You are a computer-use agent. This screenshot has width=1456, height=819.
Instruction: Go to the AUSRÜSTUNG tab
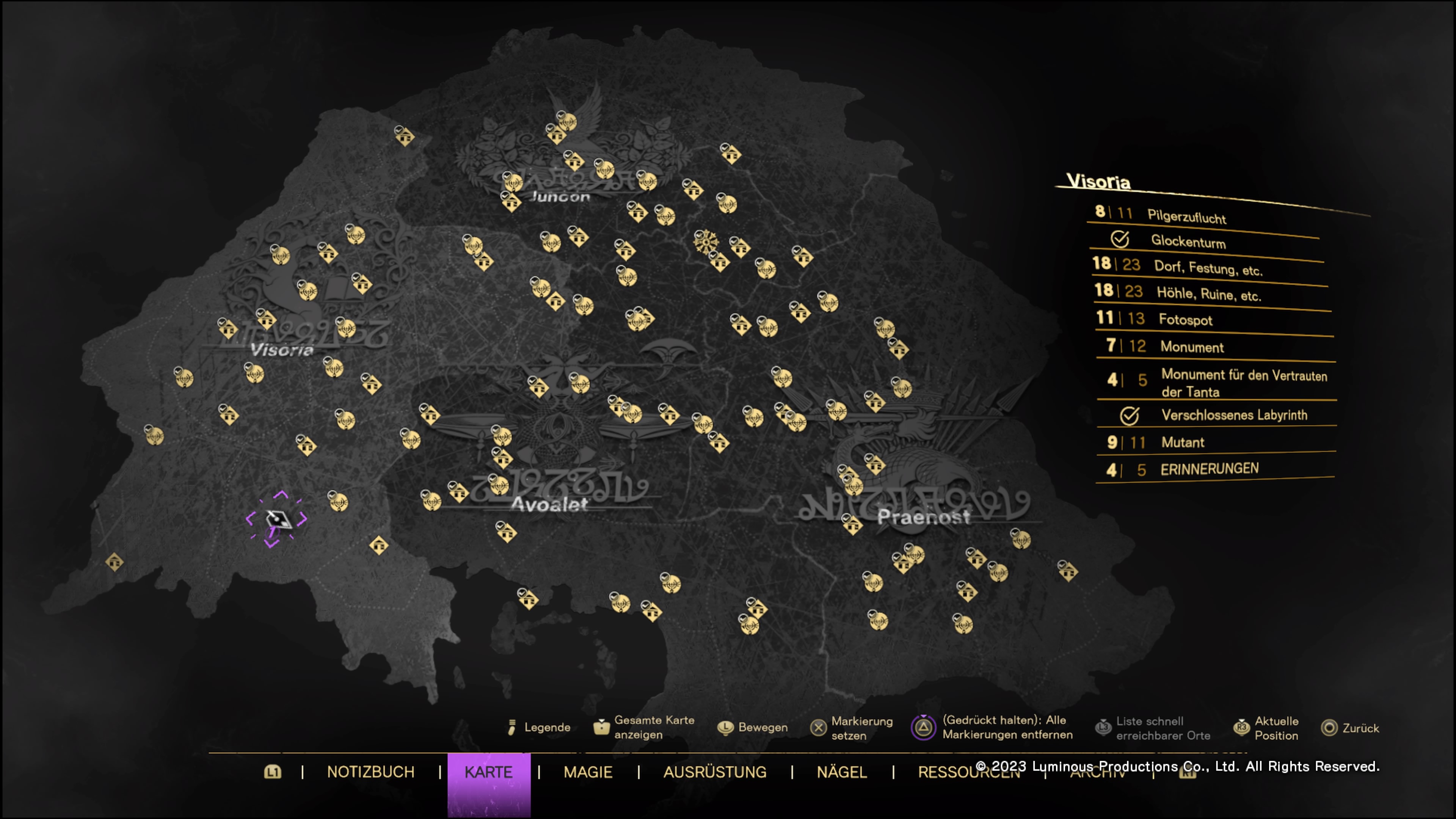tap(714, 772)
